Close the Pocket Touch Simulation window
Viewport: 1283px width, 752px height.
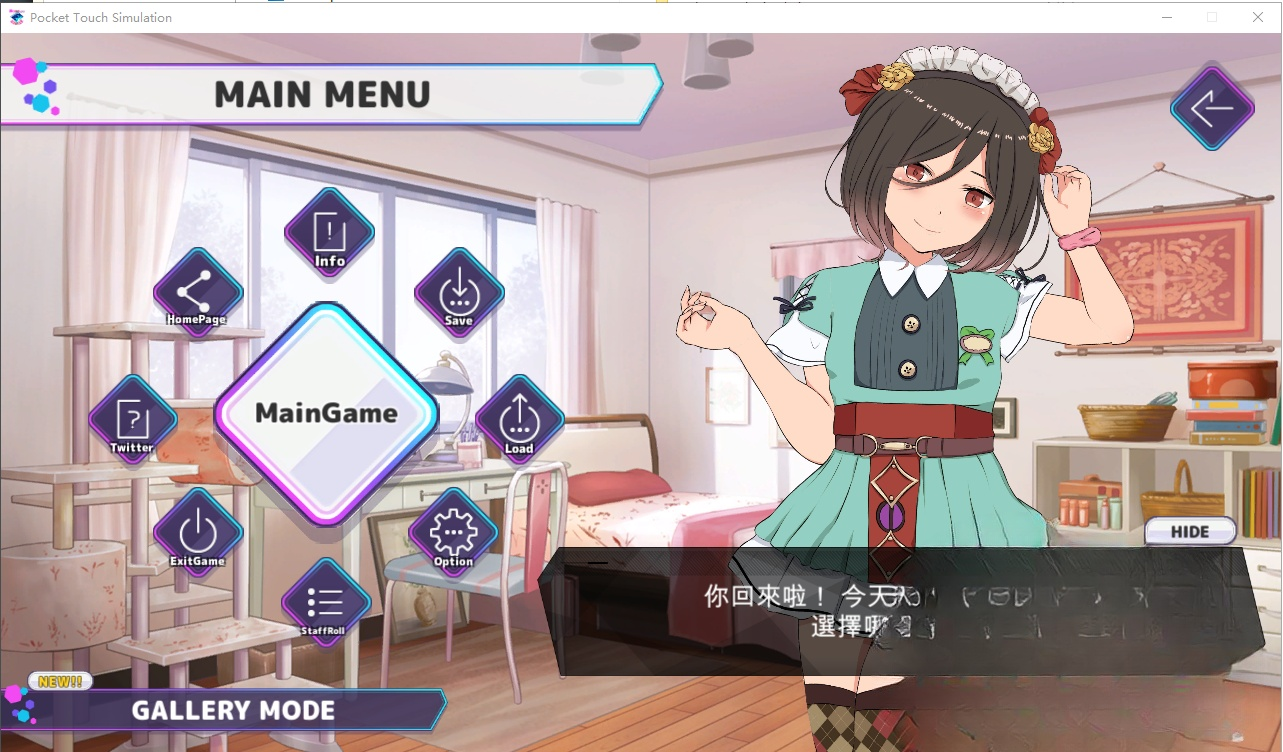pyautogui.click(x=1258, y=17)
